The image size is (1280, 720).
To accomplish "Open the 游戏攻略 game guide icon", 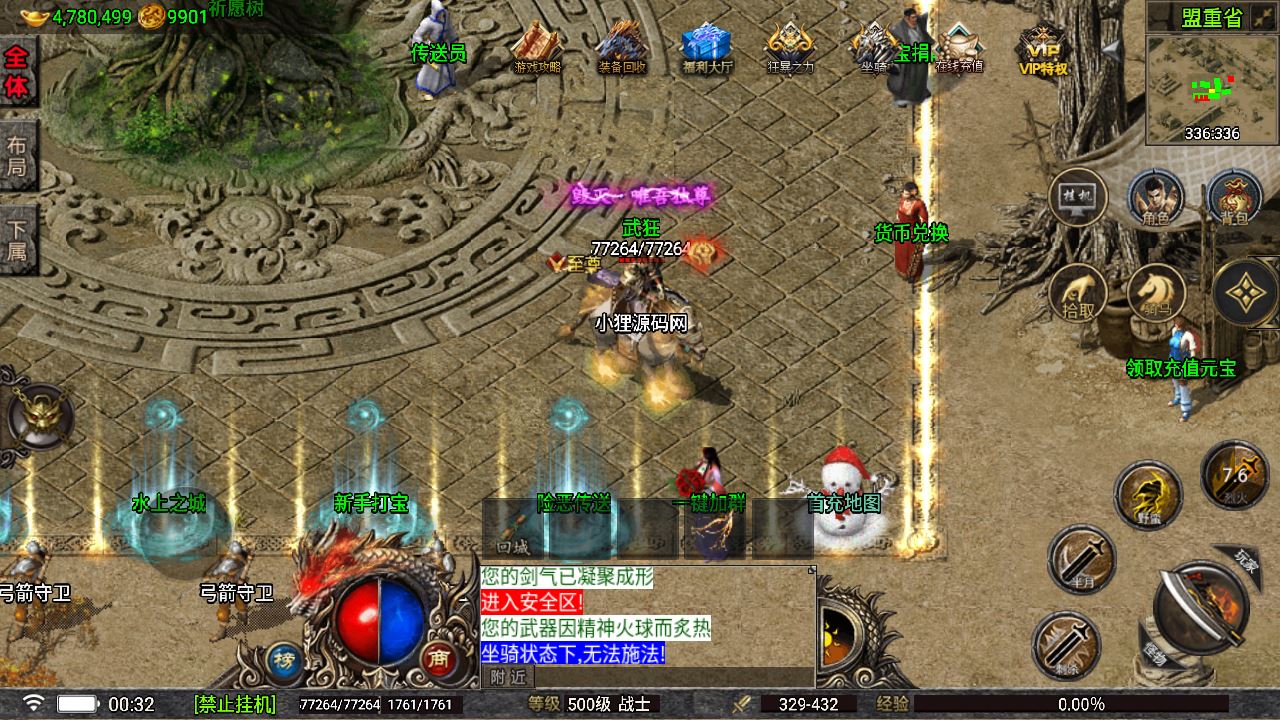I will pyautogui.click(x=537, y=47).
